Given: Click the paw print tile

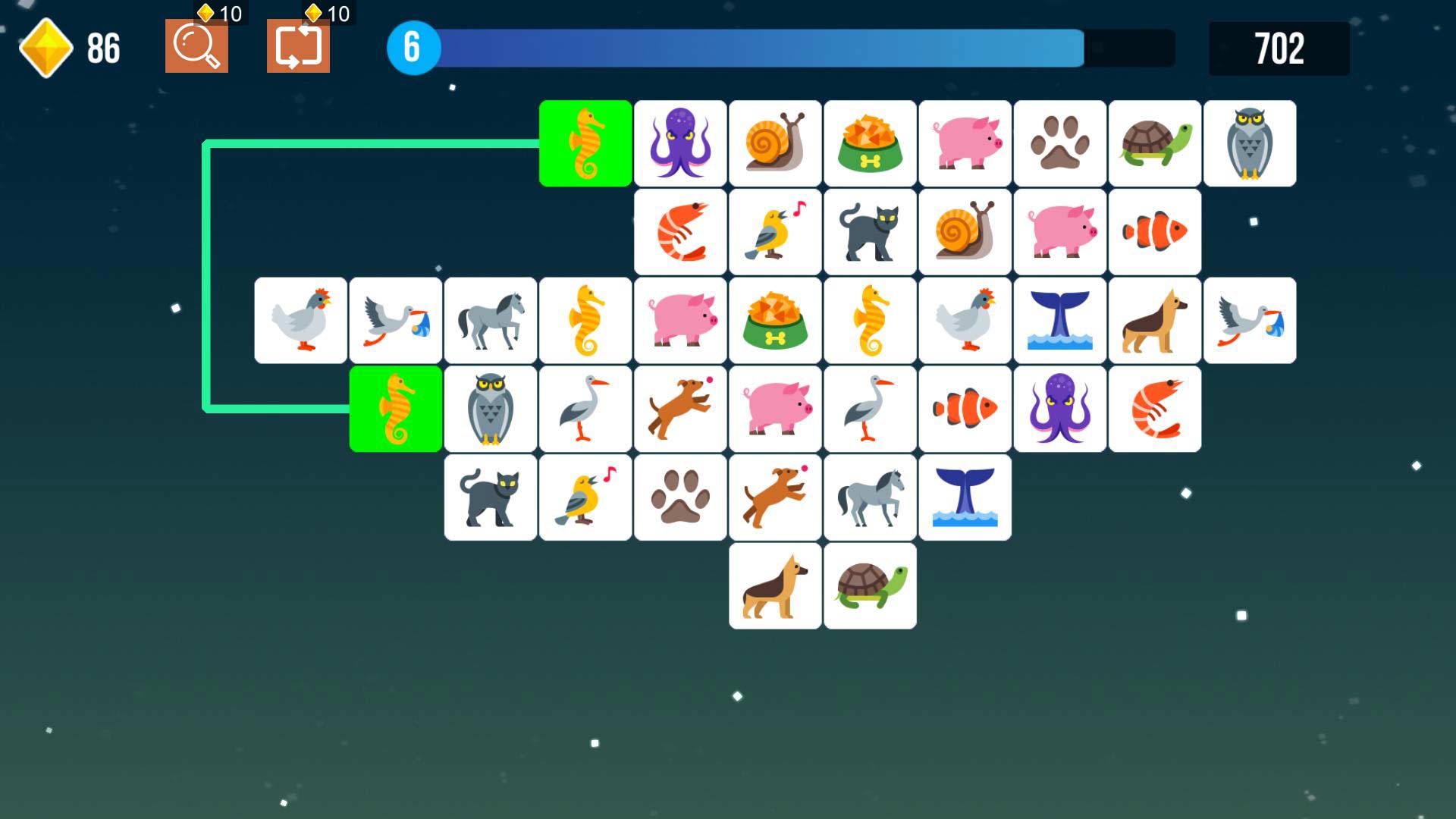Looking at the screenshot, I should point(1059,143).
